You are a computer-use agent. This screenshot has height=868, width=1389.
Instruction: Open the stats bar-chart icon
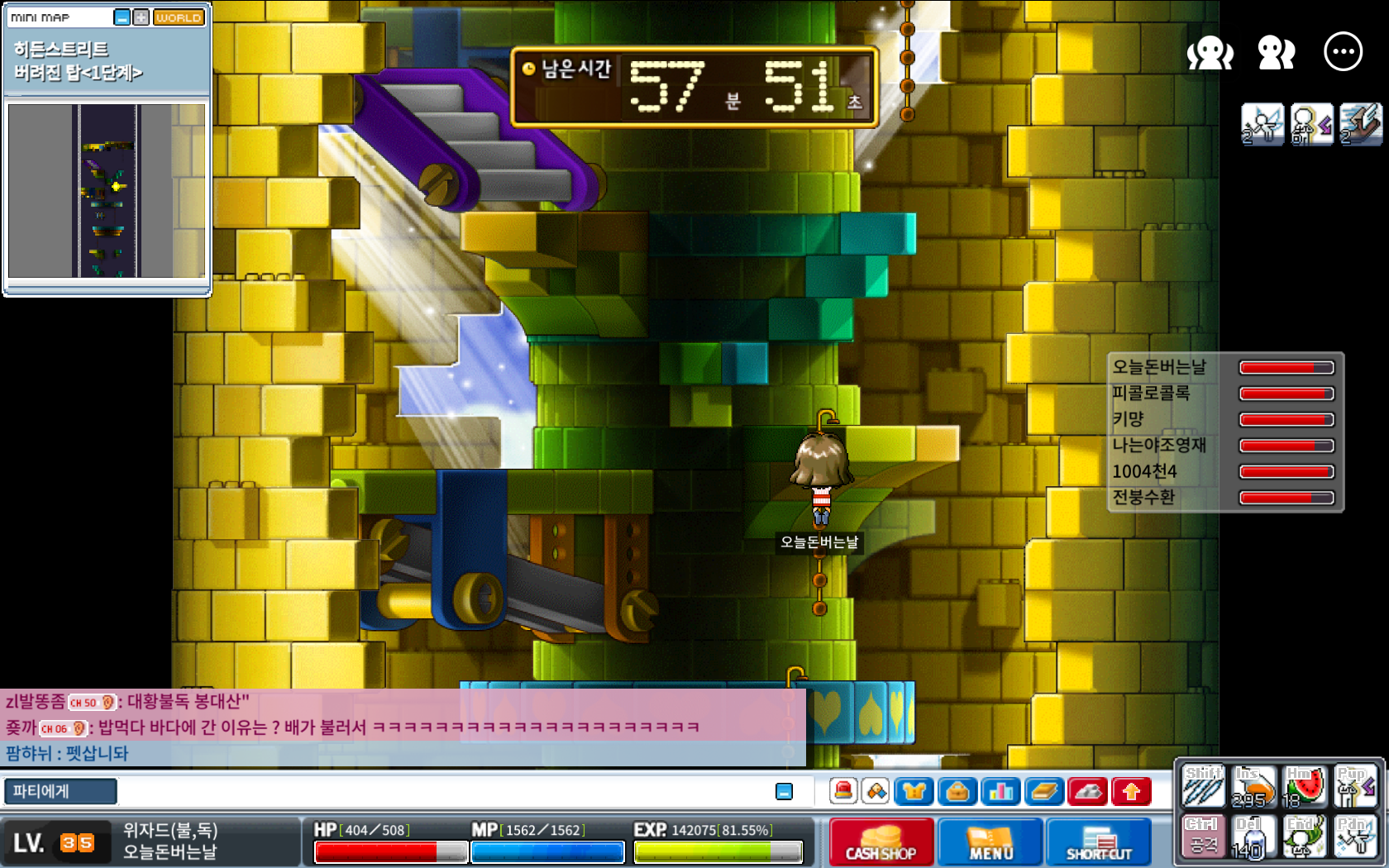(1000, 792)
